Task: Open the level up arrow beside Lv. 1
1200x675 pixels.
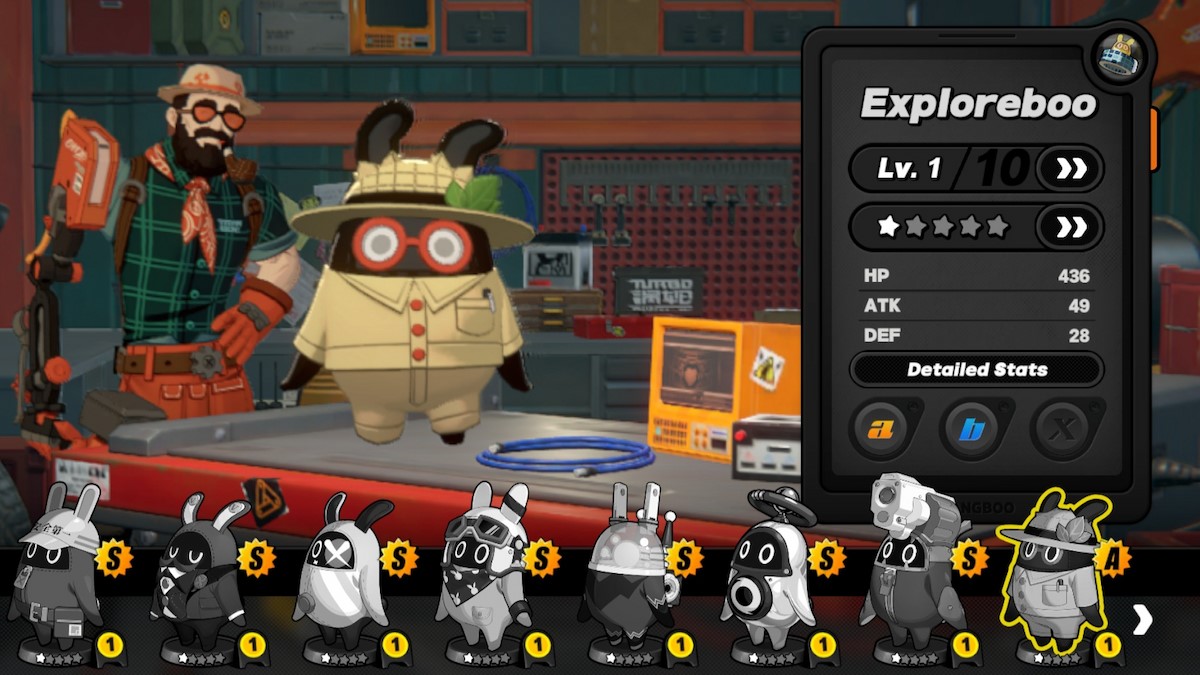Action: (1070, 168)
